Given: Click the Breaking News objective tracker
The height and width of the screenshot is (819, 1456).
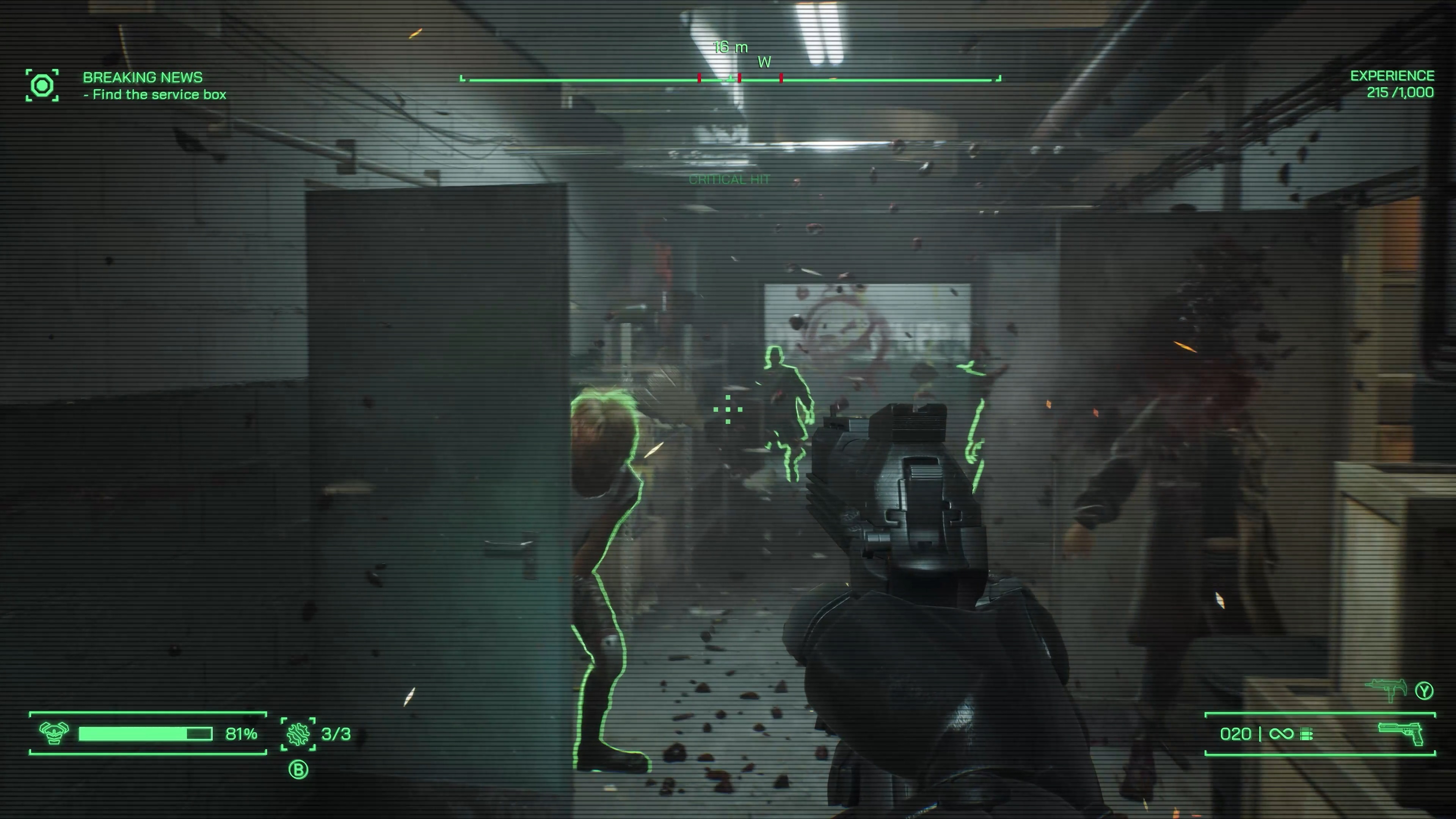Looking at the screenshot, I should [x=154, y=85].
